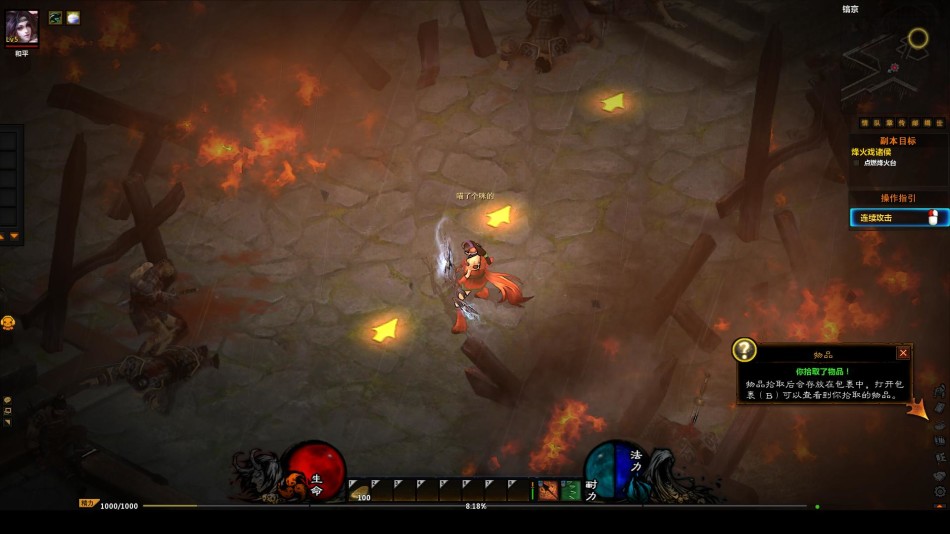Click the sword buff icon beside portrait
The image size is (950, 534).
tap(56, 18)
